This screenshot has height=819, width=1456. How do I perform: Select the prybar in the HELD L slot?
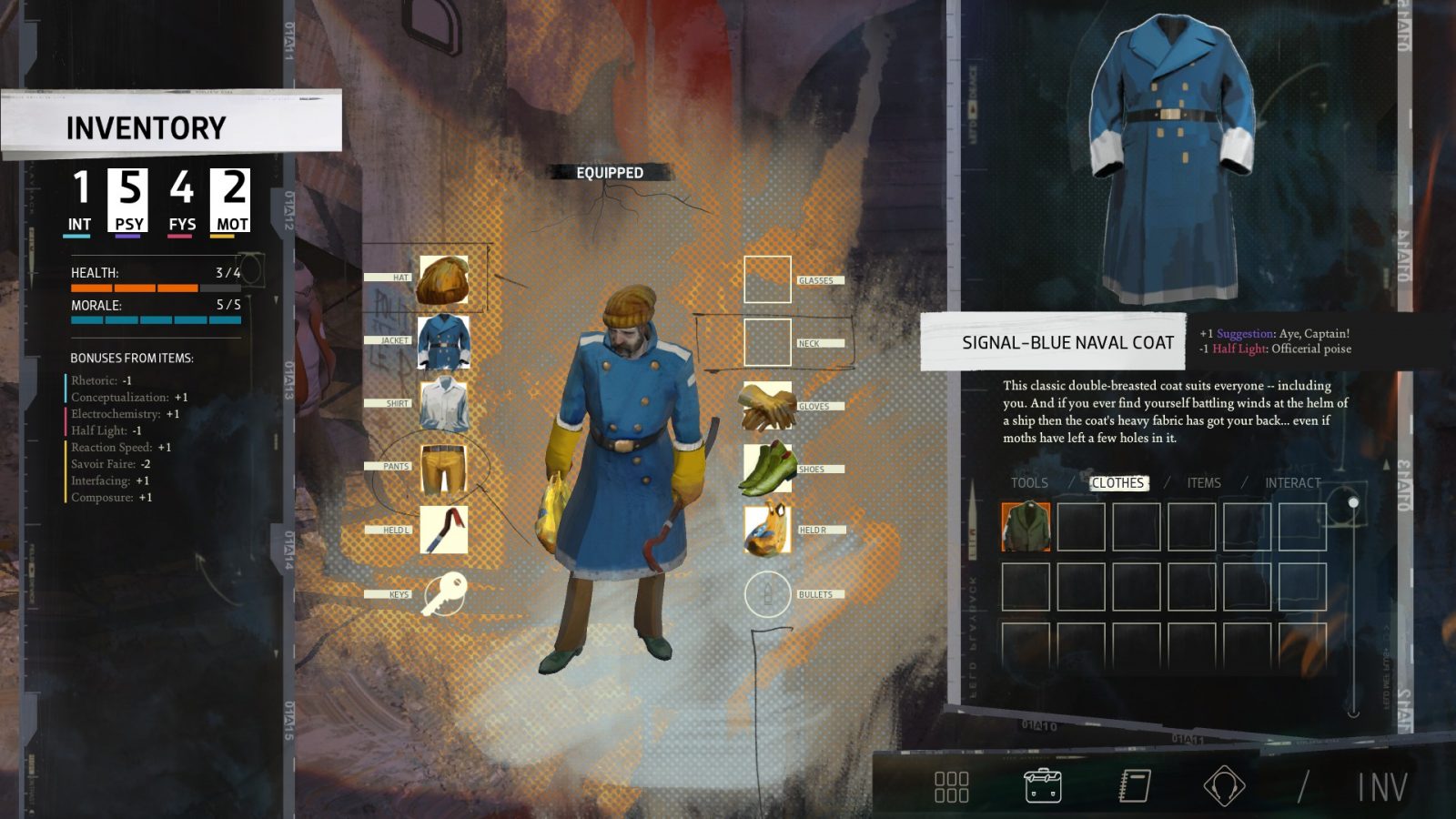443,530
